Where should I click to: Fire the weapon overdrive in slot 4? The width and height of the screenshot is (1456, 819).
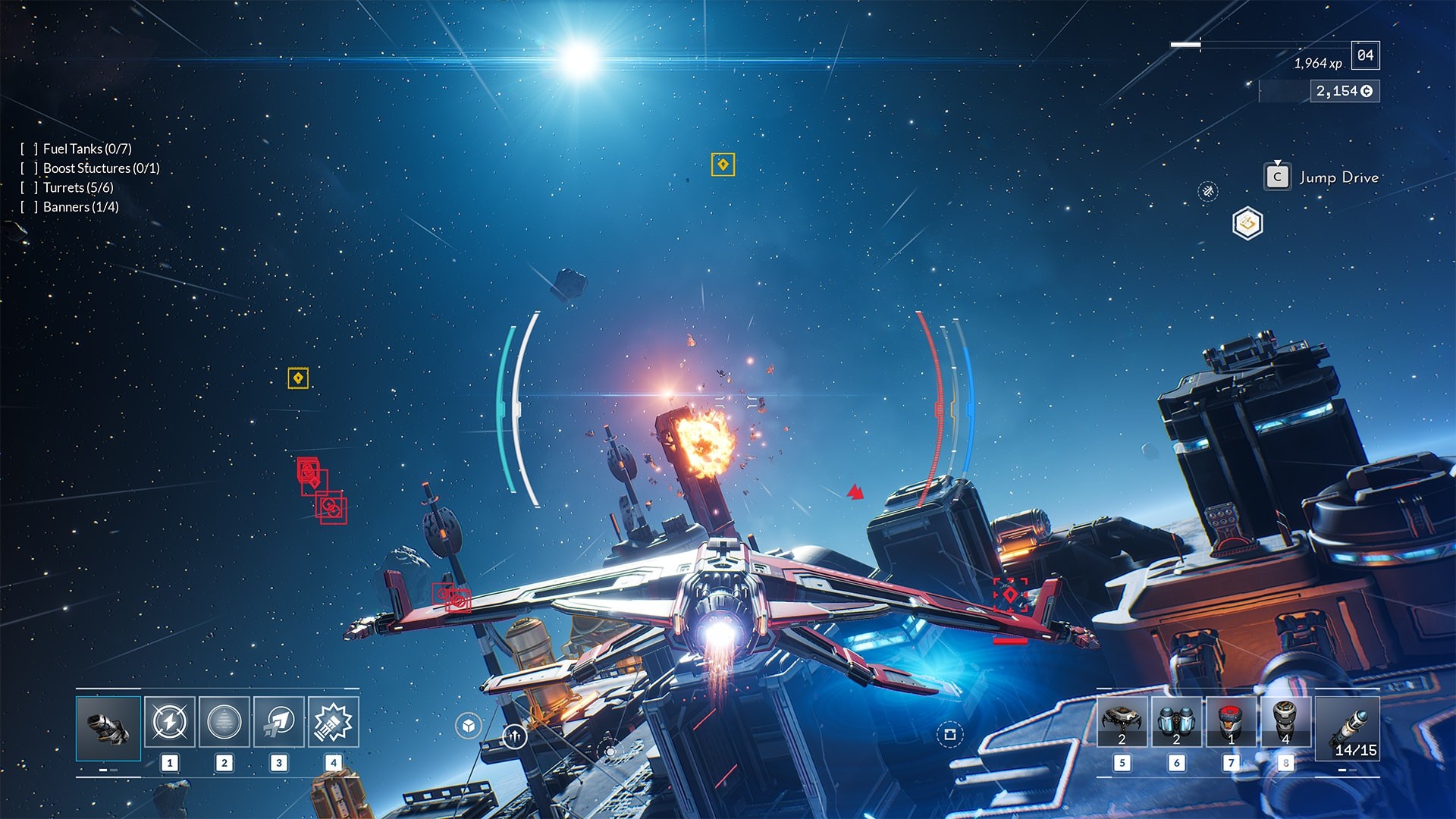pyautogui.click(x=332, y=723)
